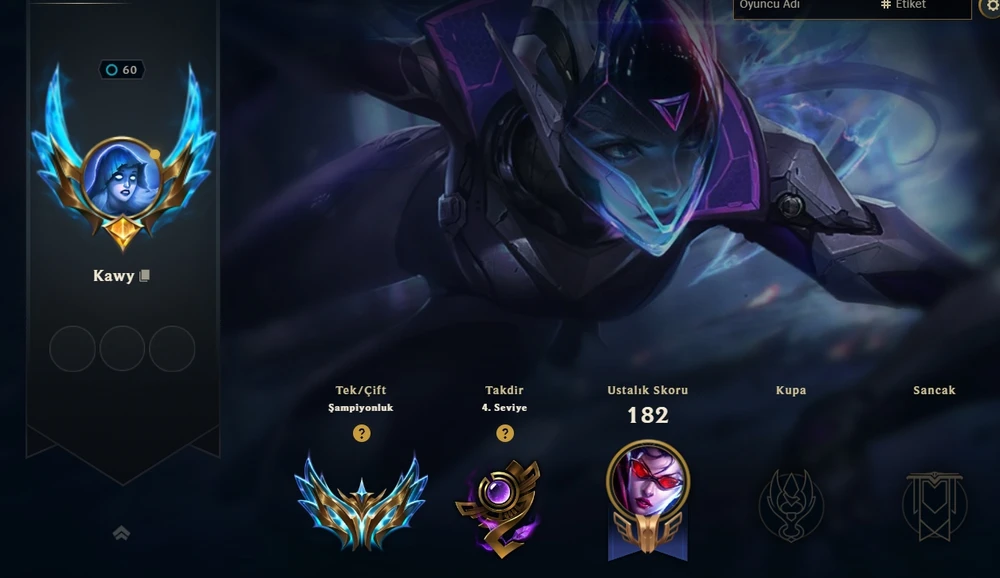Copy the Kawy name using the copy icon
The width and height of the screenshot is (1000, 578).
click(145, 276)
